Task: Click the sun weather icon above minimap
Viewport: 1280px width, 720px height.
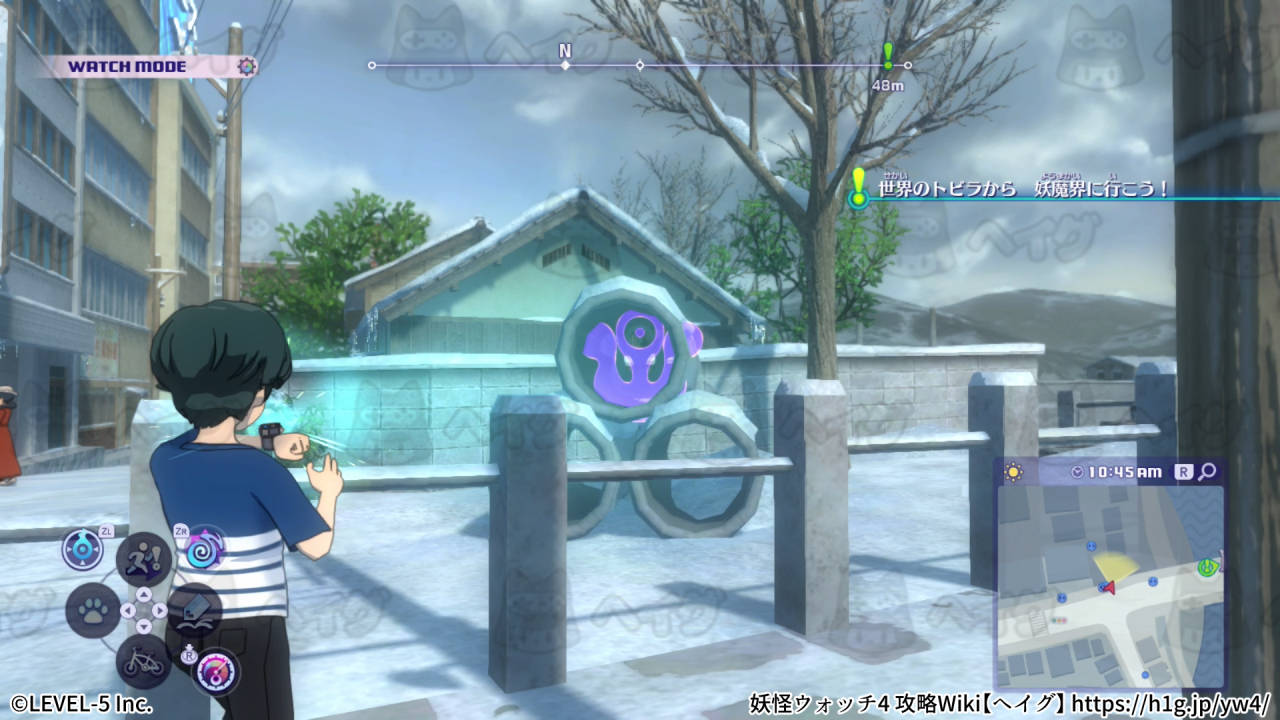Action: point(1012,471)
